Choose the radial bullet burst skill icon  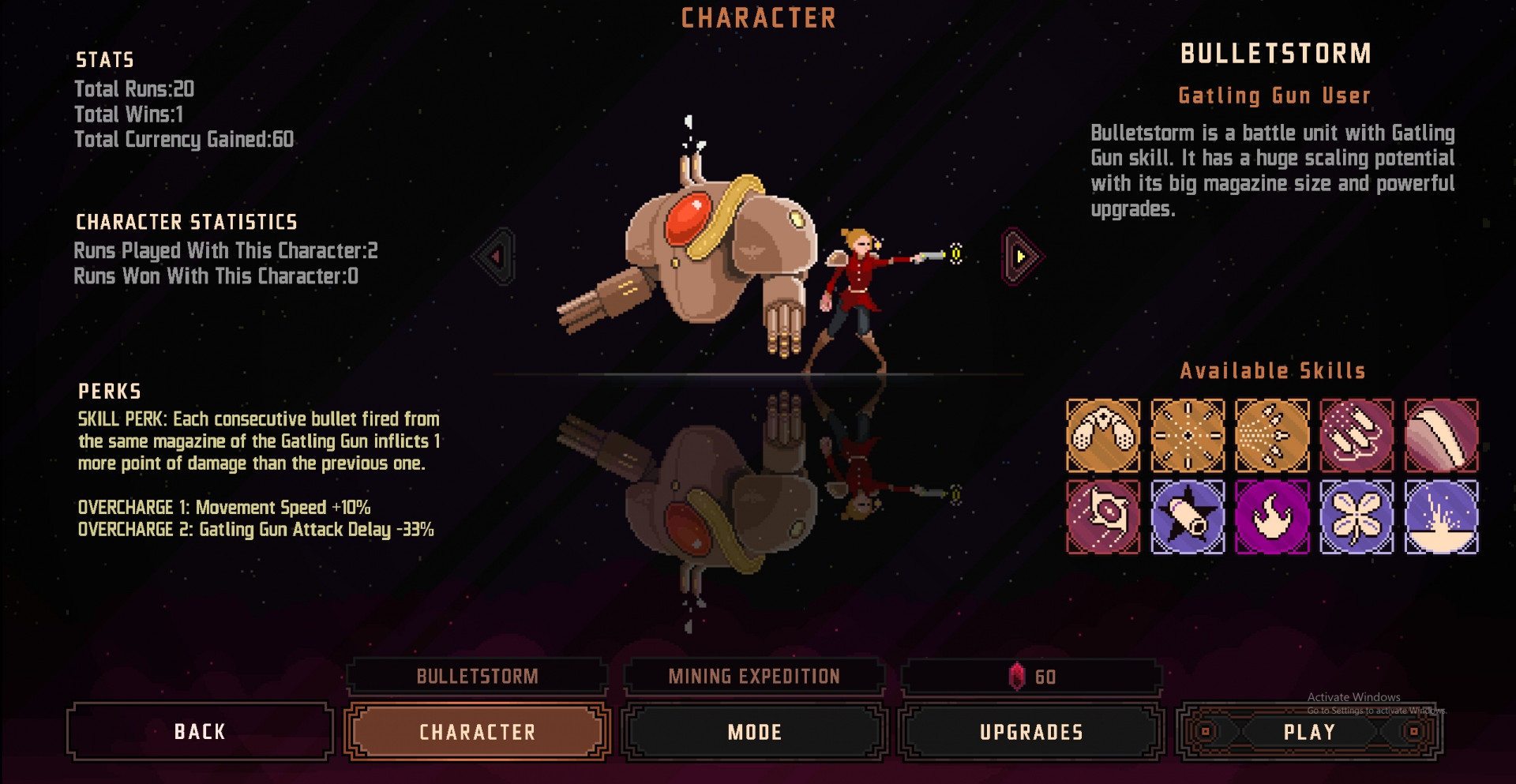click(1188, 435)
